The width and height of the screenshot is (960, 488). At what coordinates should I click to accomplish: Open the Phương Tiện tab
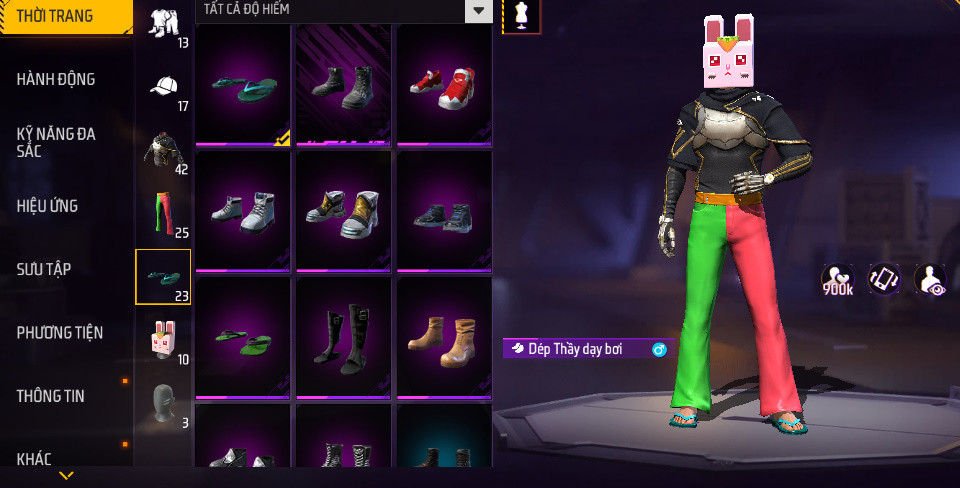(60, 332)
